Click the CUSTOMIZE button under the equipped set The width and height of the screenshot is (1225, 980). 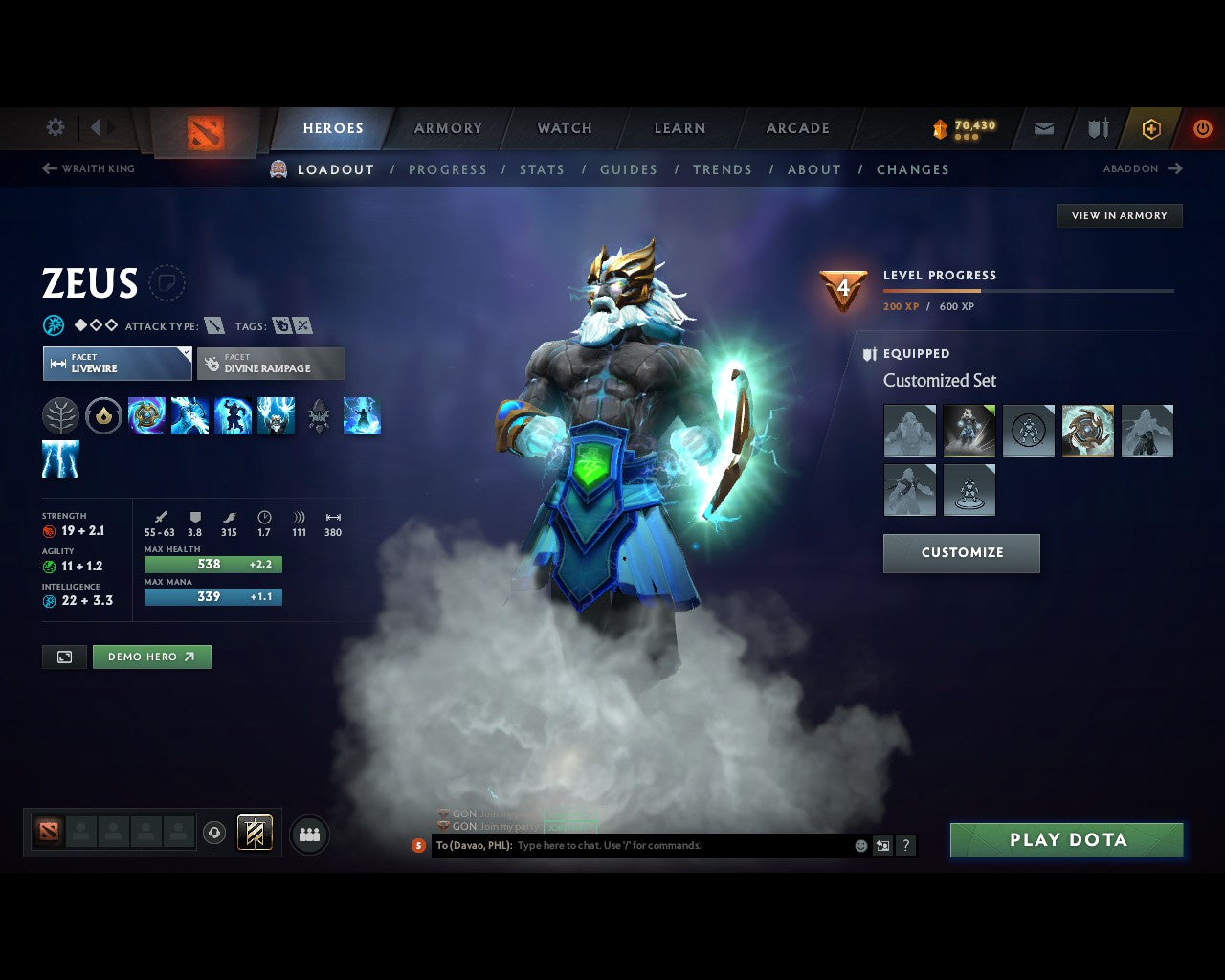(x=961, y=553)
